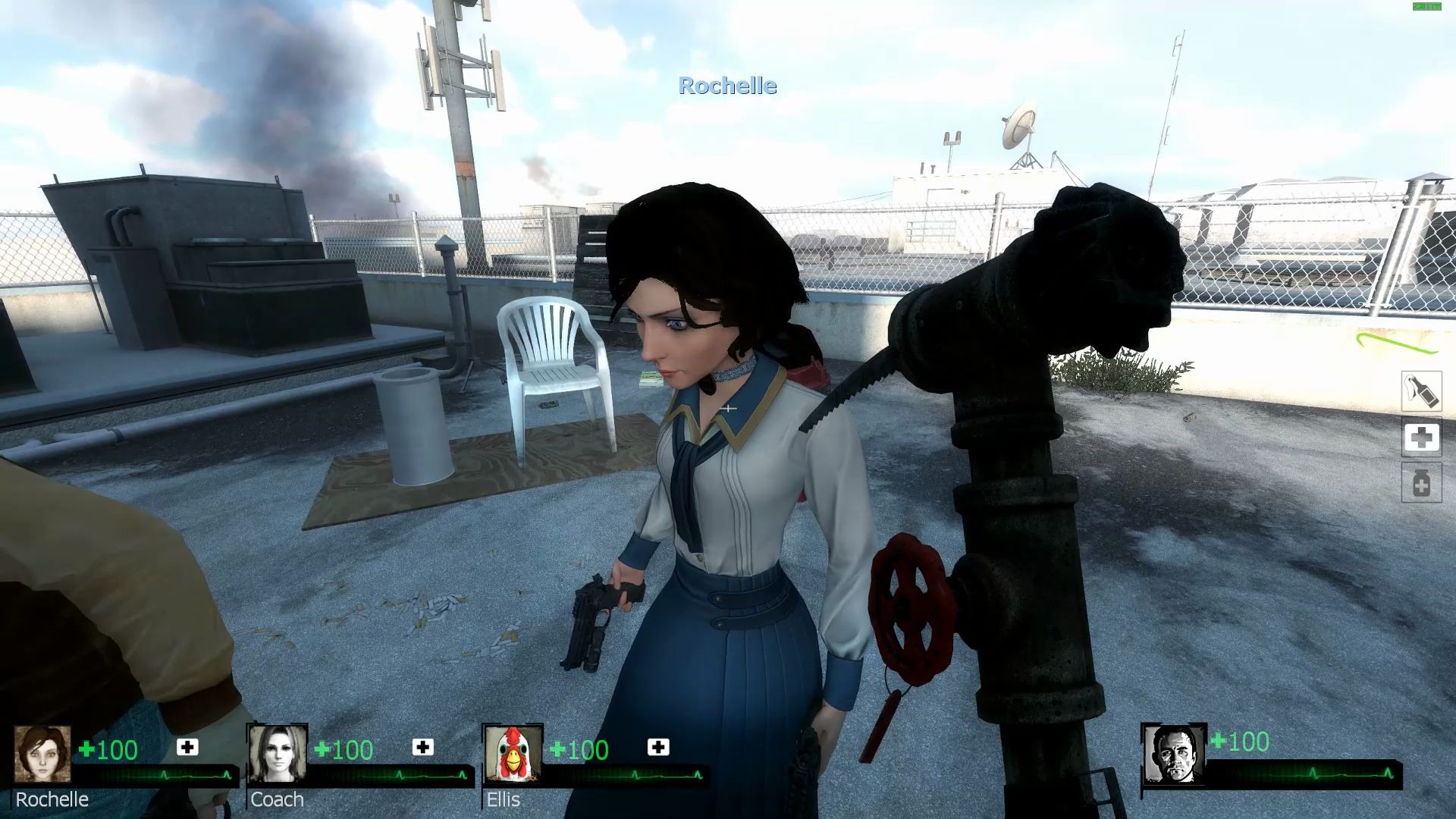Click your own survivor portrait

[1173, 754]
